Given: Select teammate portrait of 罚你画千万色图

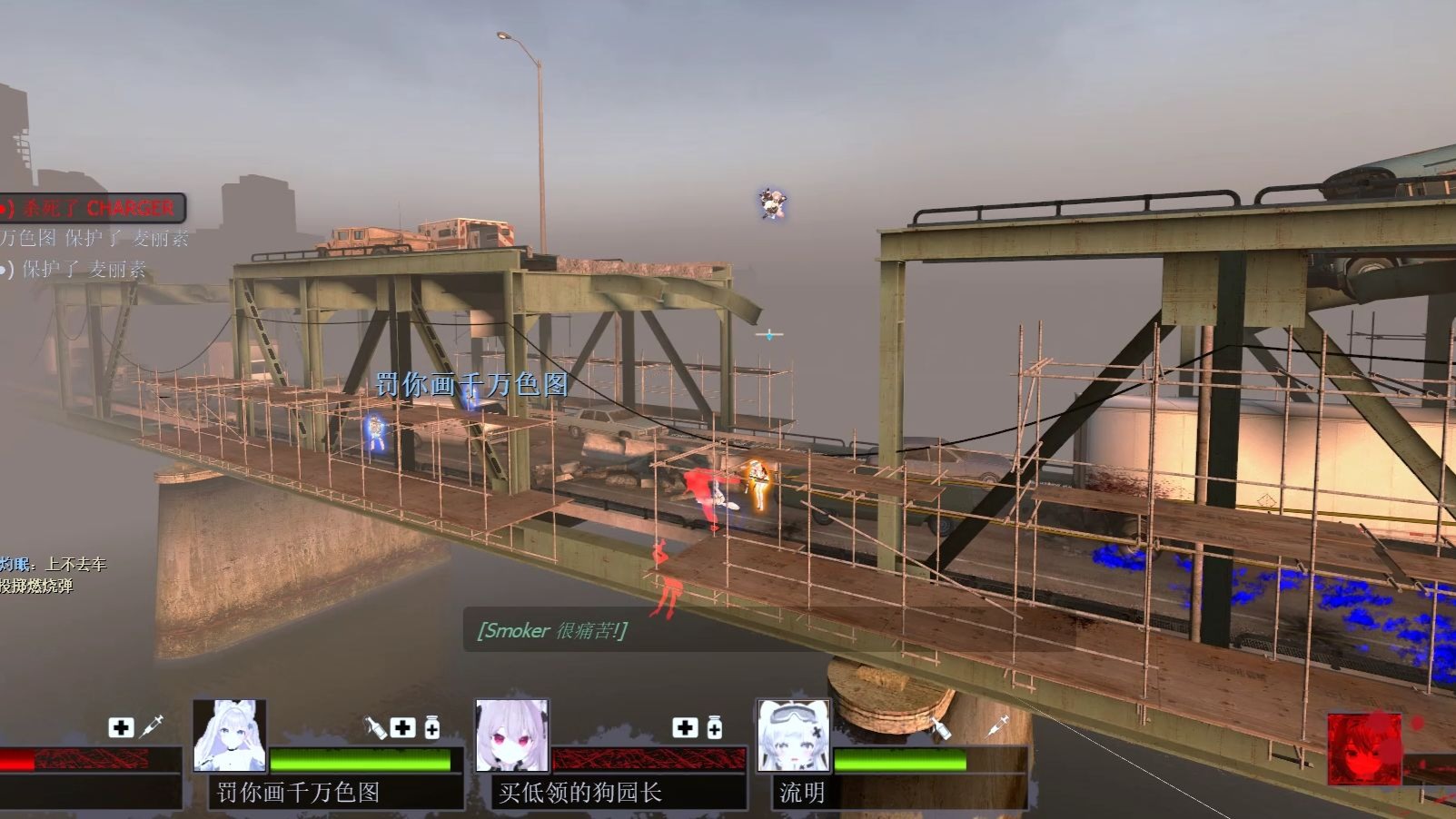Looking at the screenshot, I should click(230, 736).
